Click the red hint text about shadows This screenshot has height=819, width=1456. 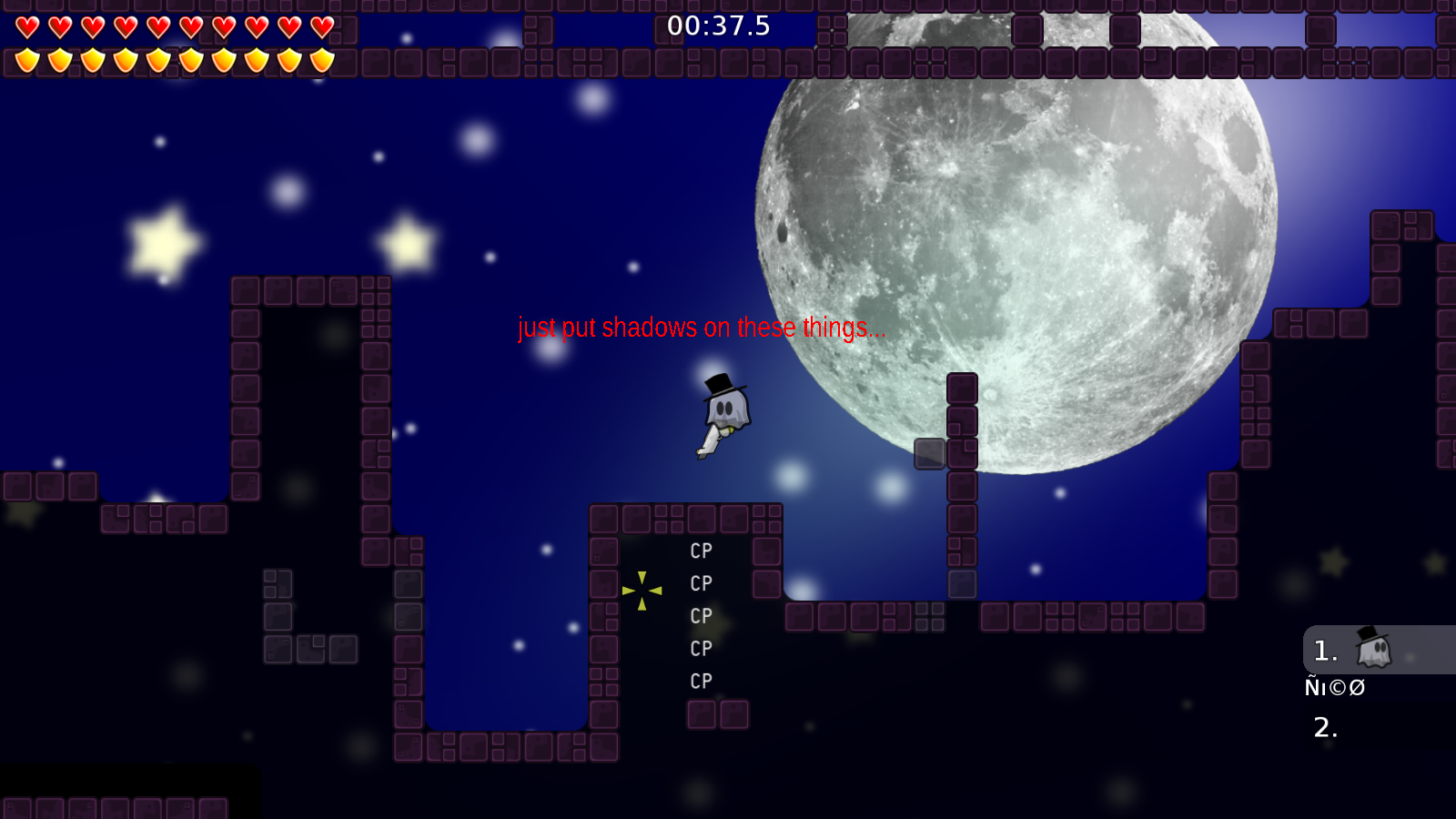tap(701, 328)
